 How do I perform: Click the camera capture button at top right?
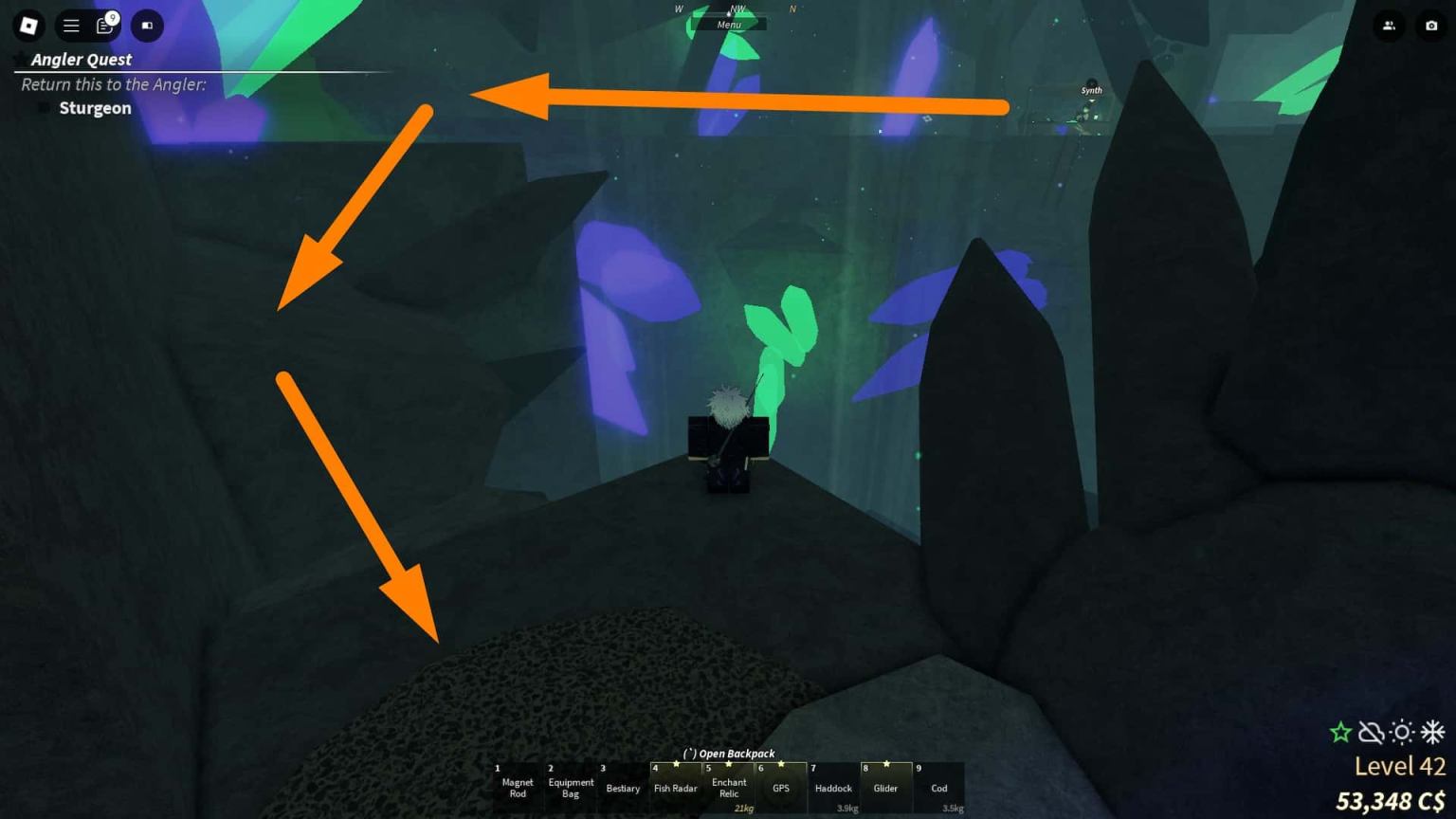[x=1431, y=26]
